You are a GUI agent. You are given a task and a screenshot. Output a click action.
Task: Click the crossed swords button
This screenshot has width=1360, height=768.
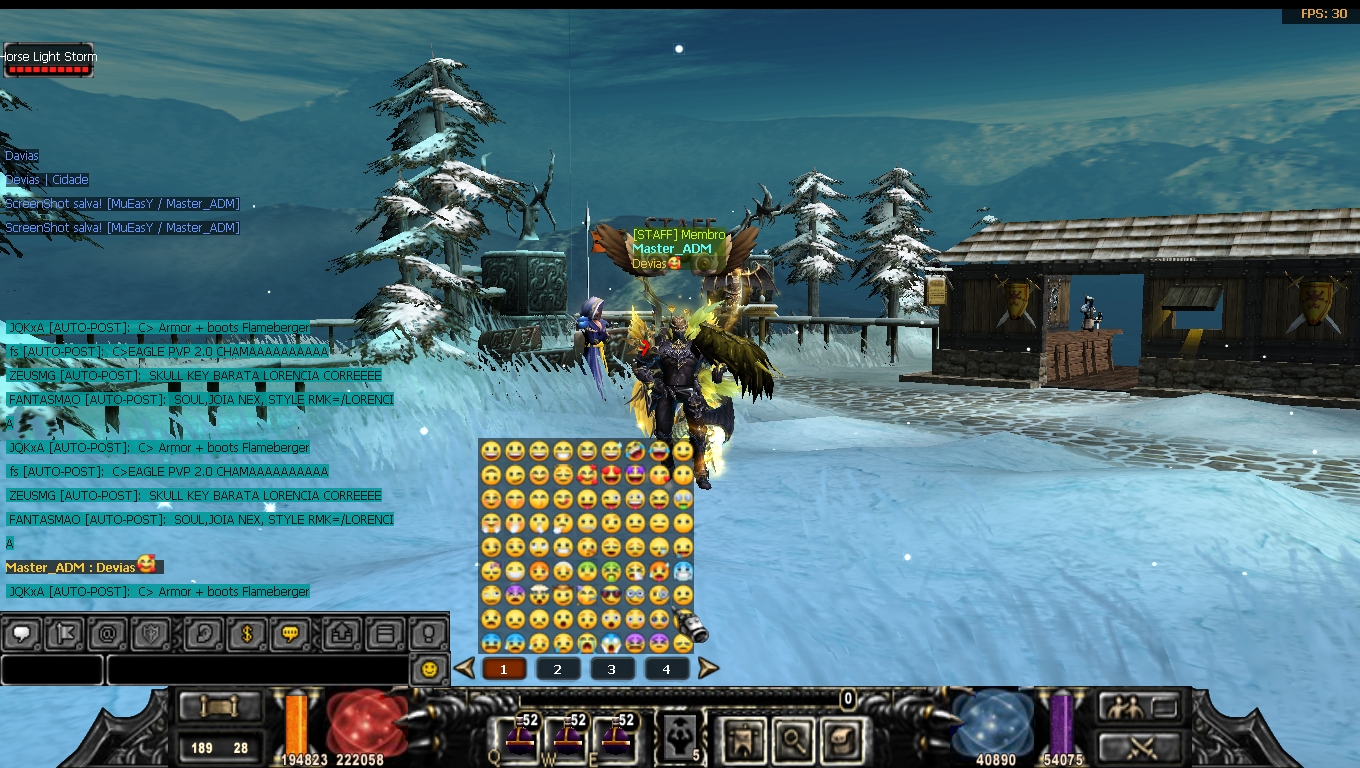[1140, 745]
